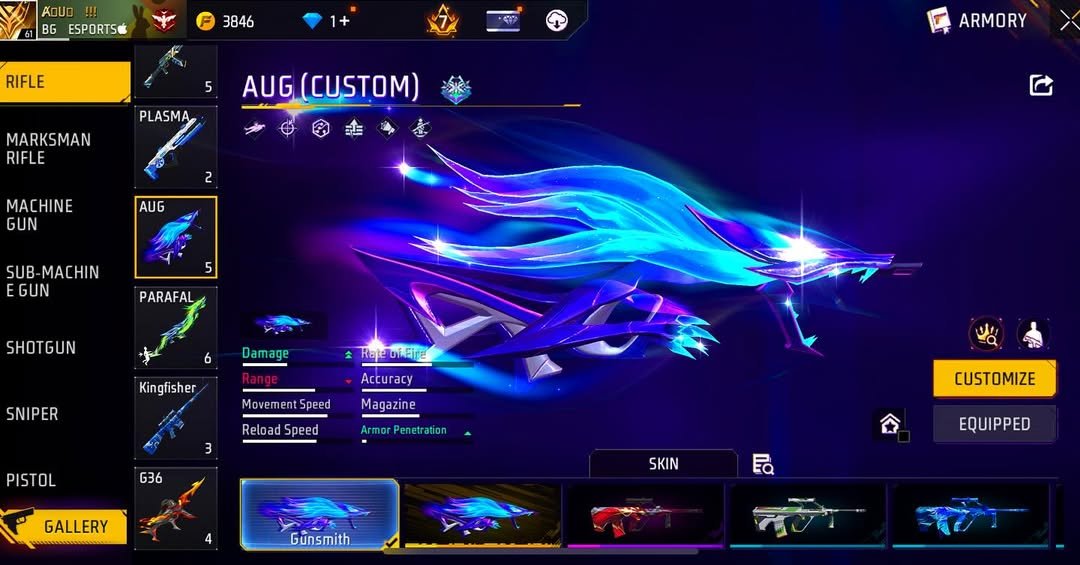This screenshot has height=565, width=1080.
Task: Select the Gunsmith skin thumbnail
Action: tap(320, 514)
